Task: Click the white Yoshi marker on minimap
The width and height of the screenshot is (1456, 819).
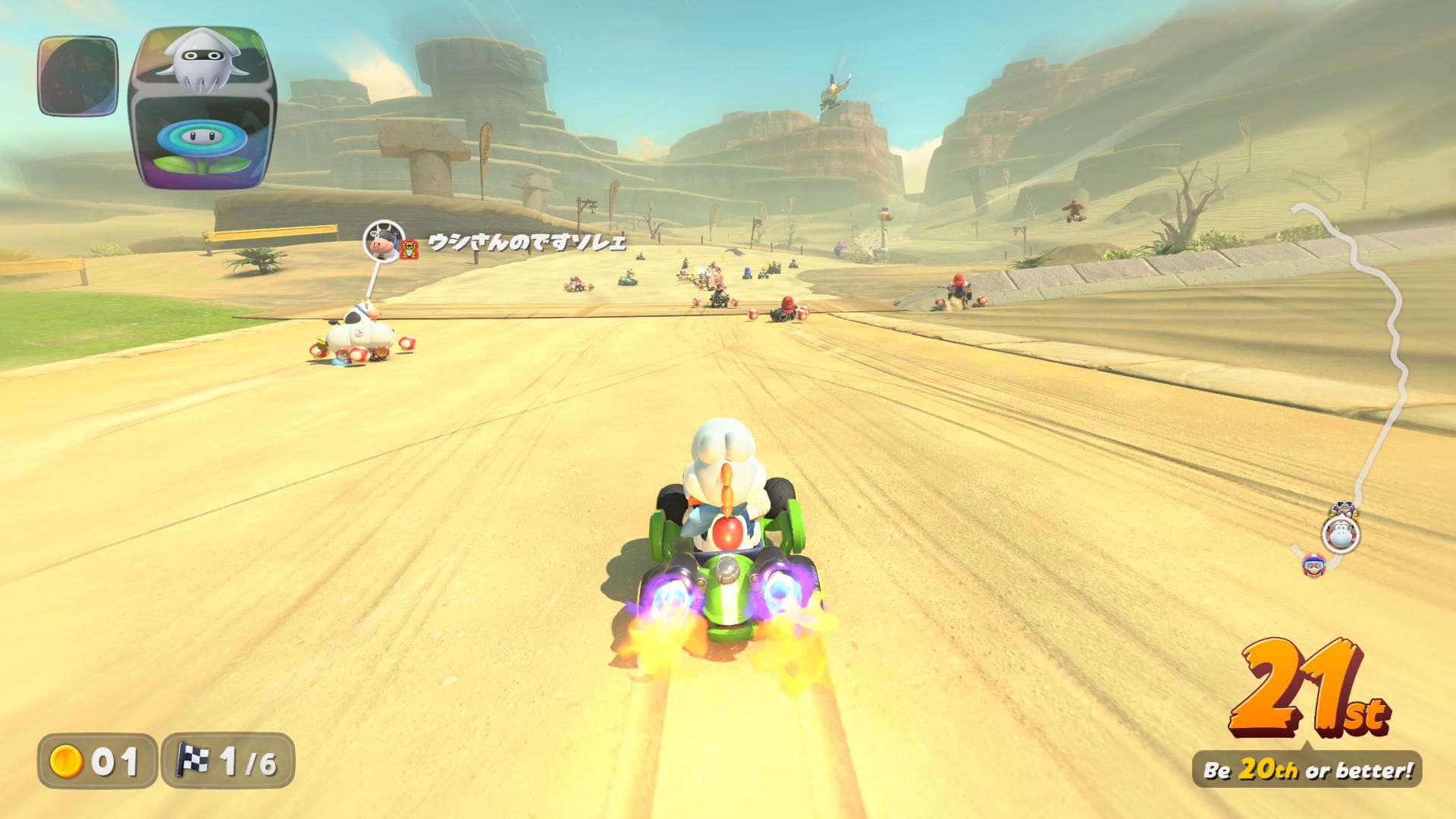Action: click(x=1341, y=535)
